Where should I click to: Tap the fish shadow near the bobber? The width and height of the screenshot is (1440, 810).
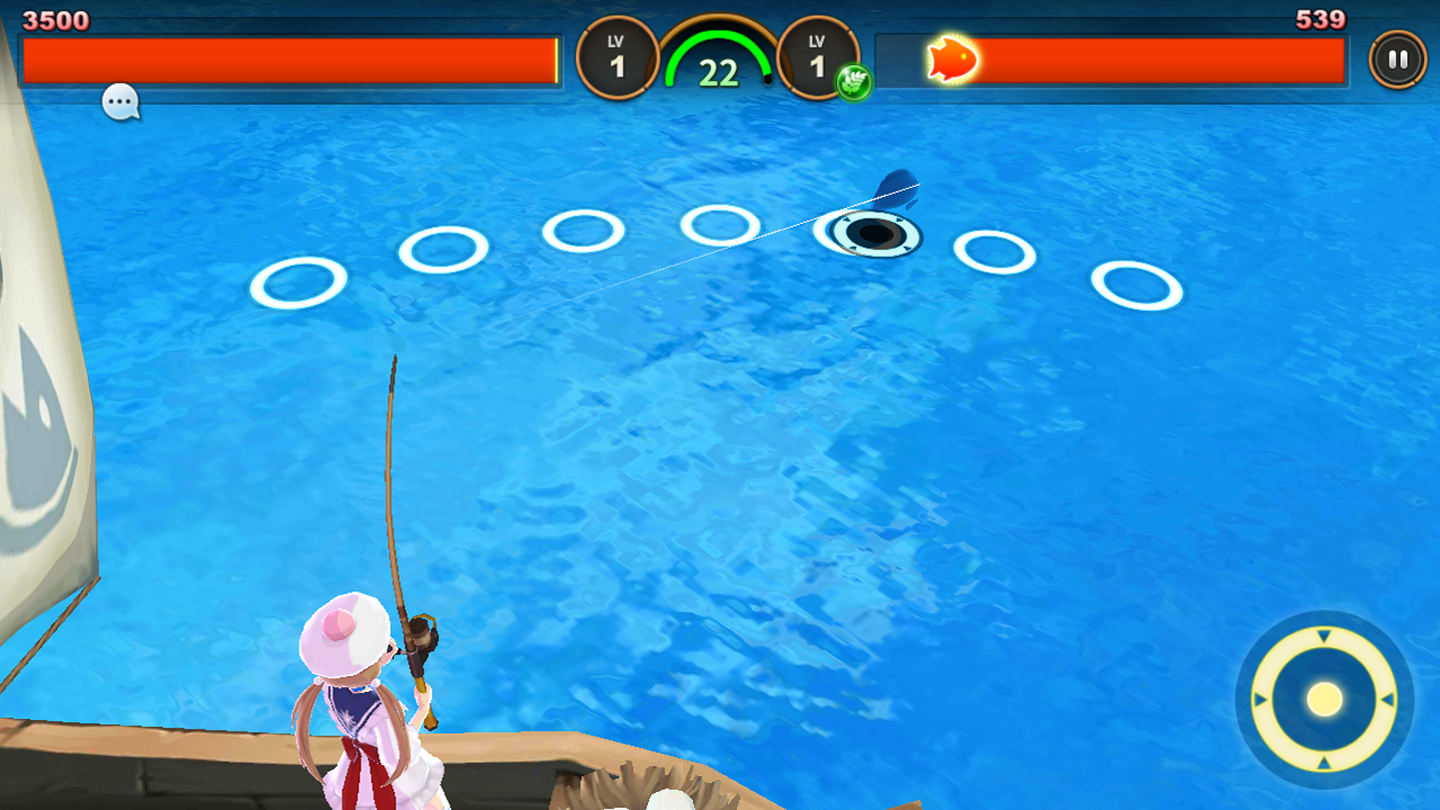pyautogui.click(x=896, y=190)
